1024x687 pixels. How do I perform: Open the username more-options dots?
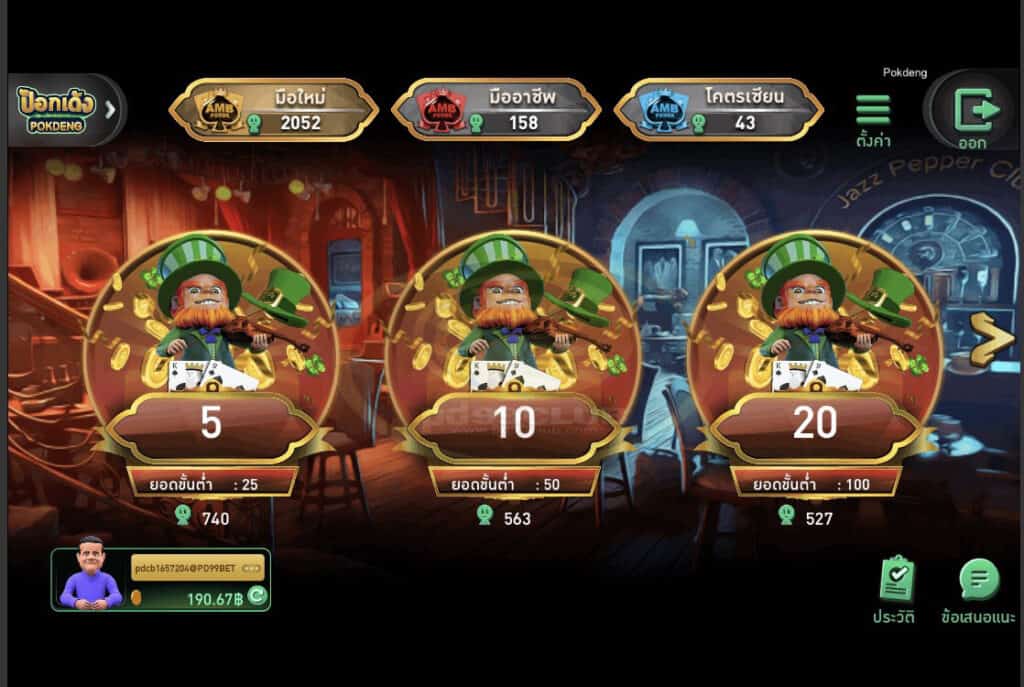(x=251, y=568)
